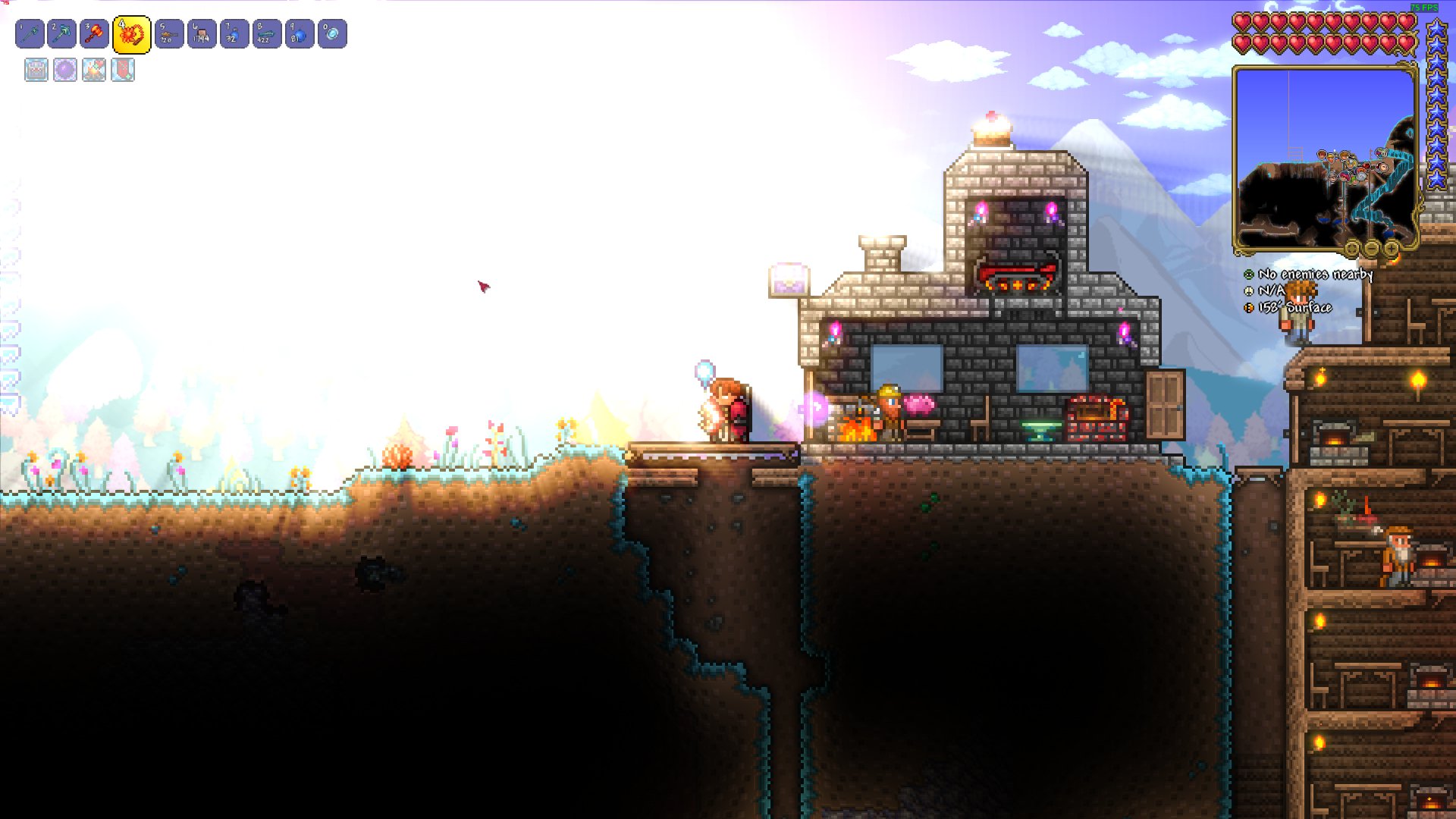Image resolution: width=1456 pixels, height=819 pixels.
Task: Select the pickaxe in hotbar slot 2
Action: (x=30, y=33)
